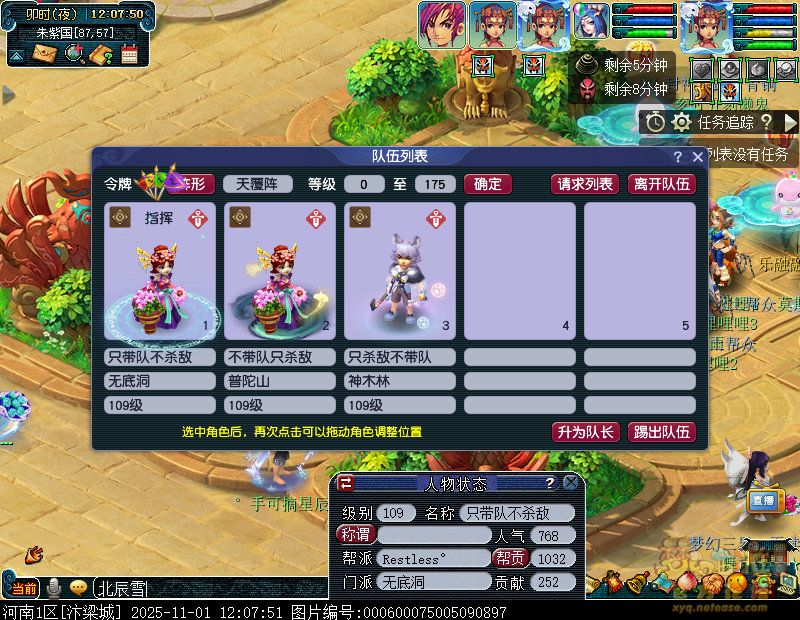Image resolution: width=800 pixels, height=620 pixels.
Task: Close the 人物状态 character status panel
Action: [570, 483]
